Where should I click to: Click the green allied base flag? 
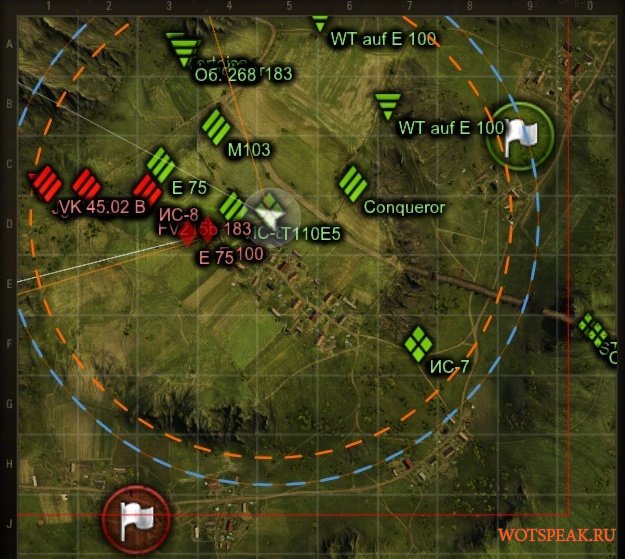pyautogui.click(x=519, y=136)
